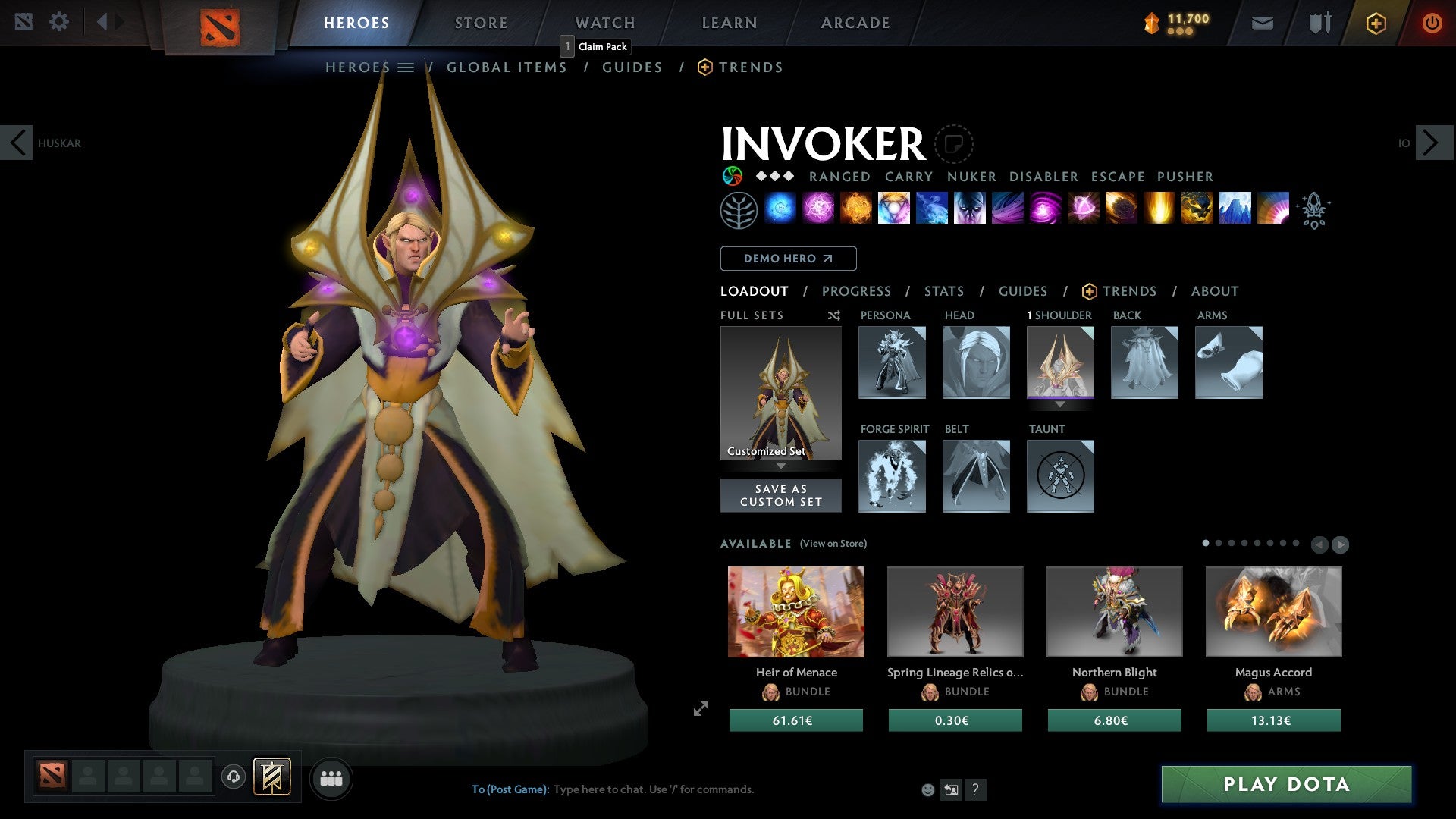Image resolution: width=1456 pixels, height=819 pixels.
Task: Click the randomize Full Sets shuffle icon
Action: [x=833, y=315]
